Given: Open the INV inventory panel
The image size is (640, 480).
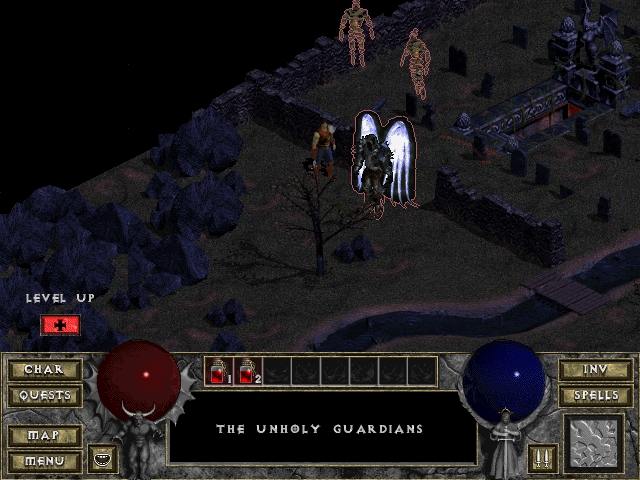Looking at the screenshot, I should point(595,370).
